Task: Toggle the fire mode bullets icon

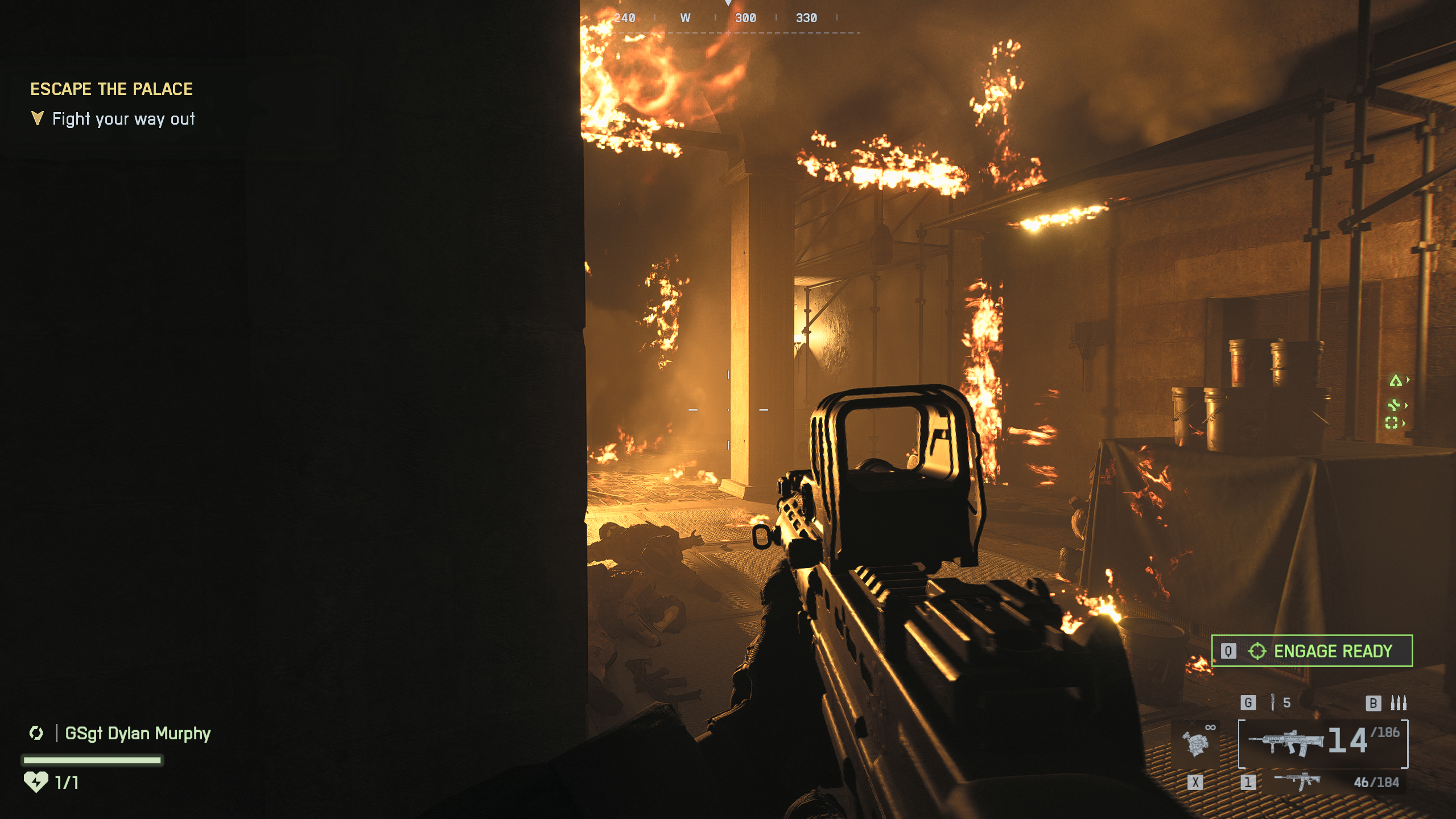Action: click(x=1398, y=703)
